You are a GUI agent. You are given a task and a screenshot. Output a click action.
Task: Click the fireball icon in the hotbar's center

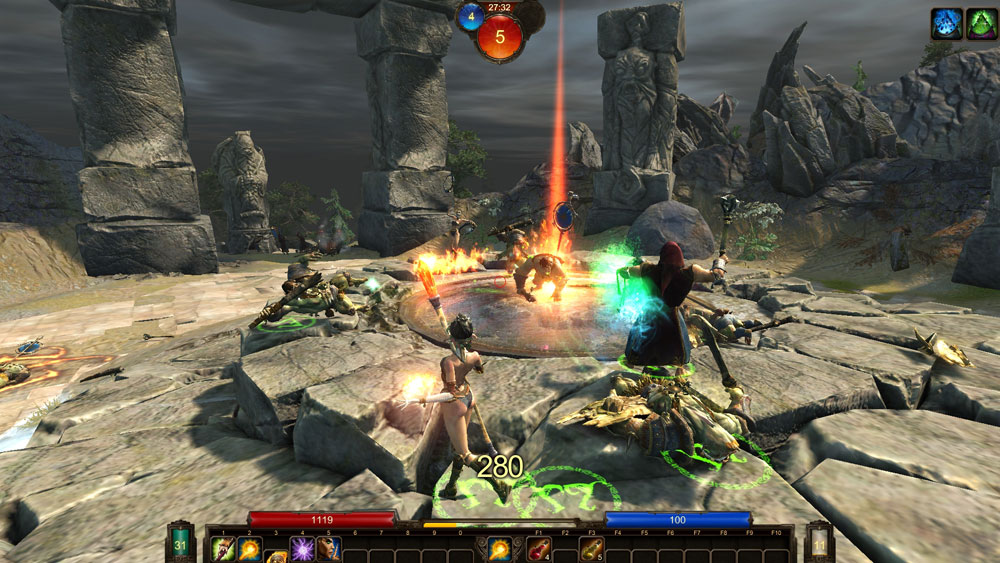point(499,549)
